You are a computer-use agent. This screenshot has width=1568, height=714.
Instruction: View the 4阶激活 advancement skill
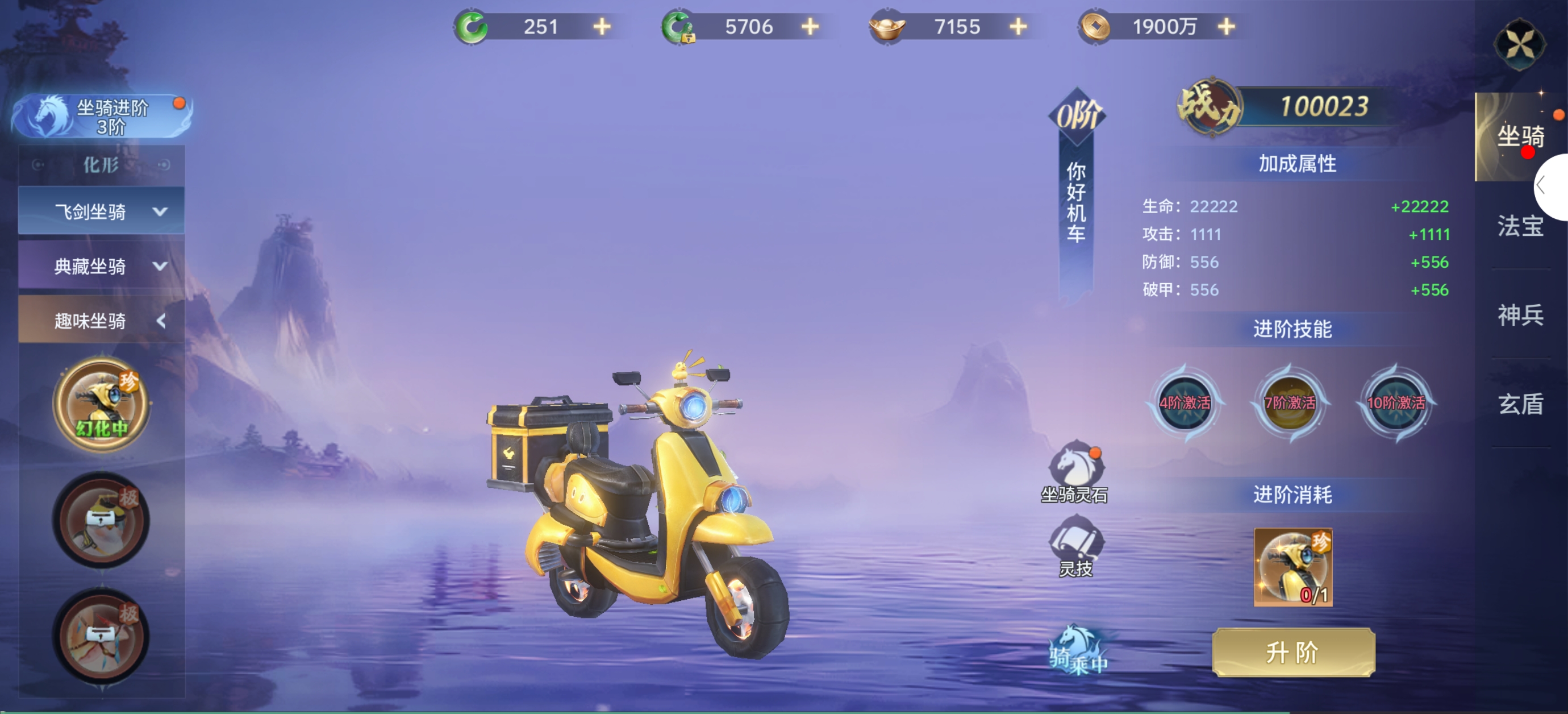pos(1185,402)
